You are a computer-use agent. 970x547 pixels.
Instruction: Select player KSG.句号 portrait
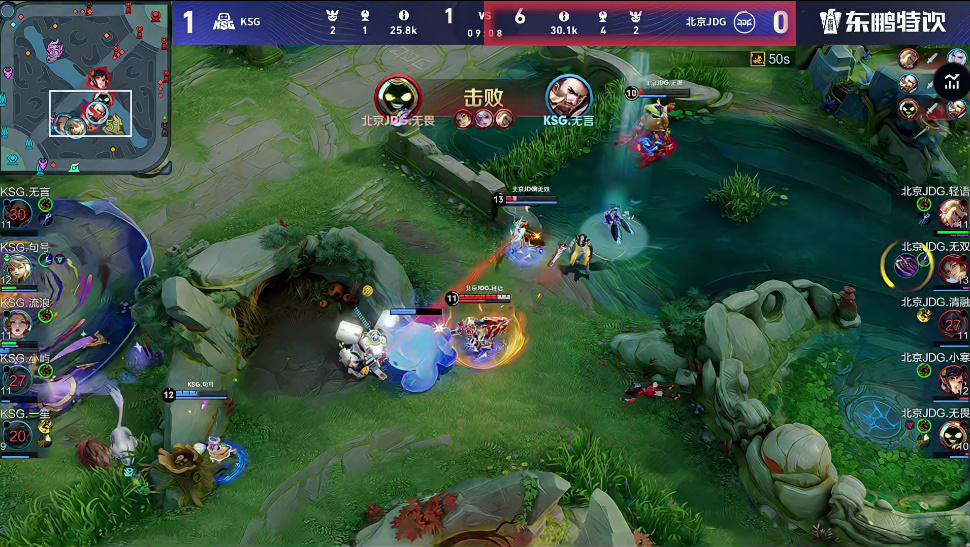click(17, 269)
